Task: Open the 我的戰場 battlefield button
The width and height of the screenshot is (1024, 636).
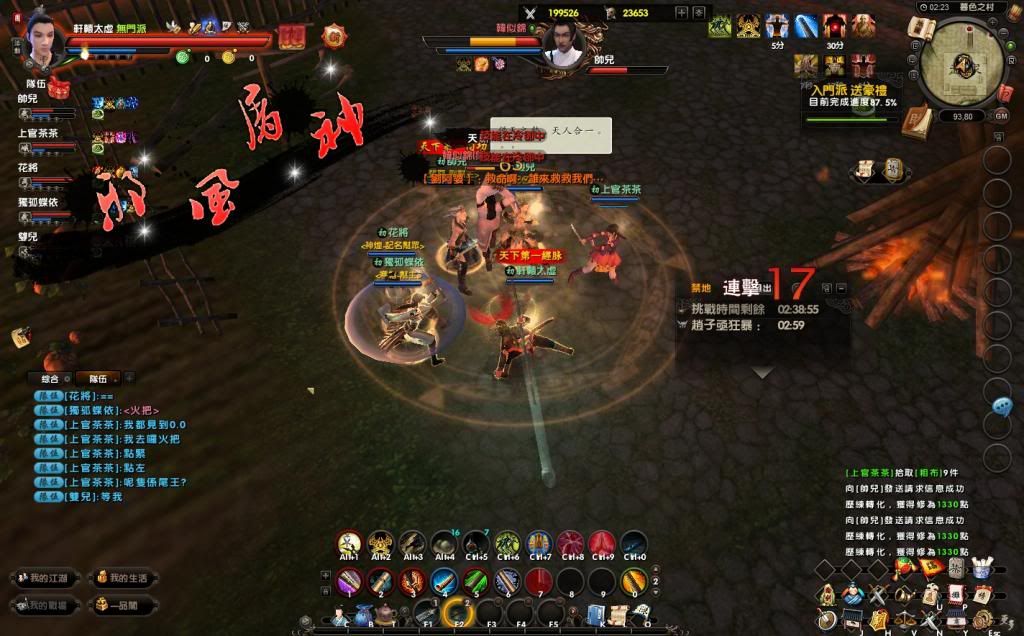Action: (x=40, y=605)
